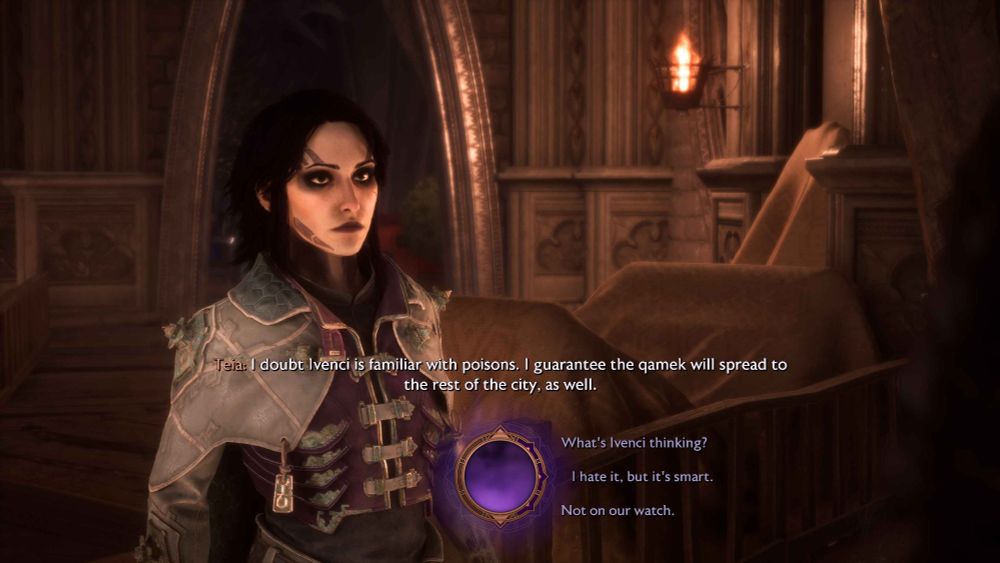Image resolution: width=1000 pixels, height=563 pixels.
Task: Choose "I hate it, but it's smart."
Action: 641,477
